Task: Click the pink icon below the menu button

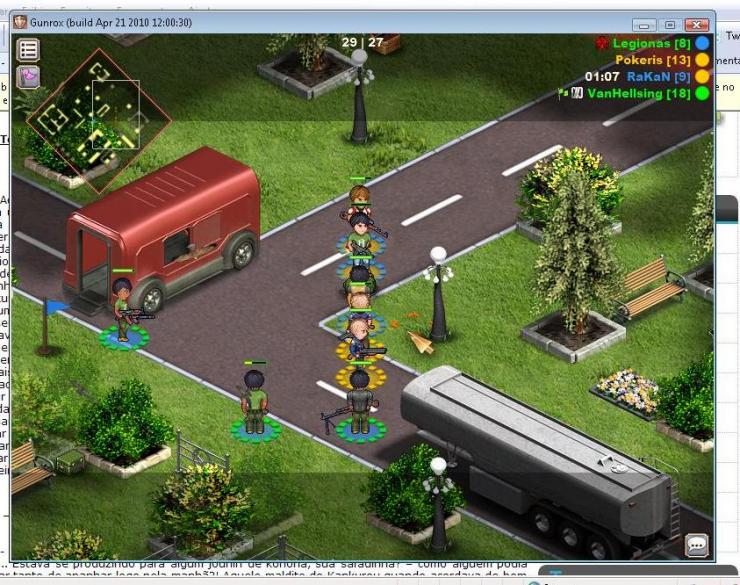Action: (28, 76)
